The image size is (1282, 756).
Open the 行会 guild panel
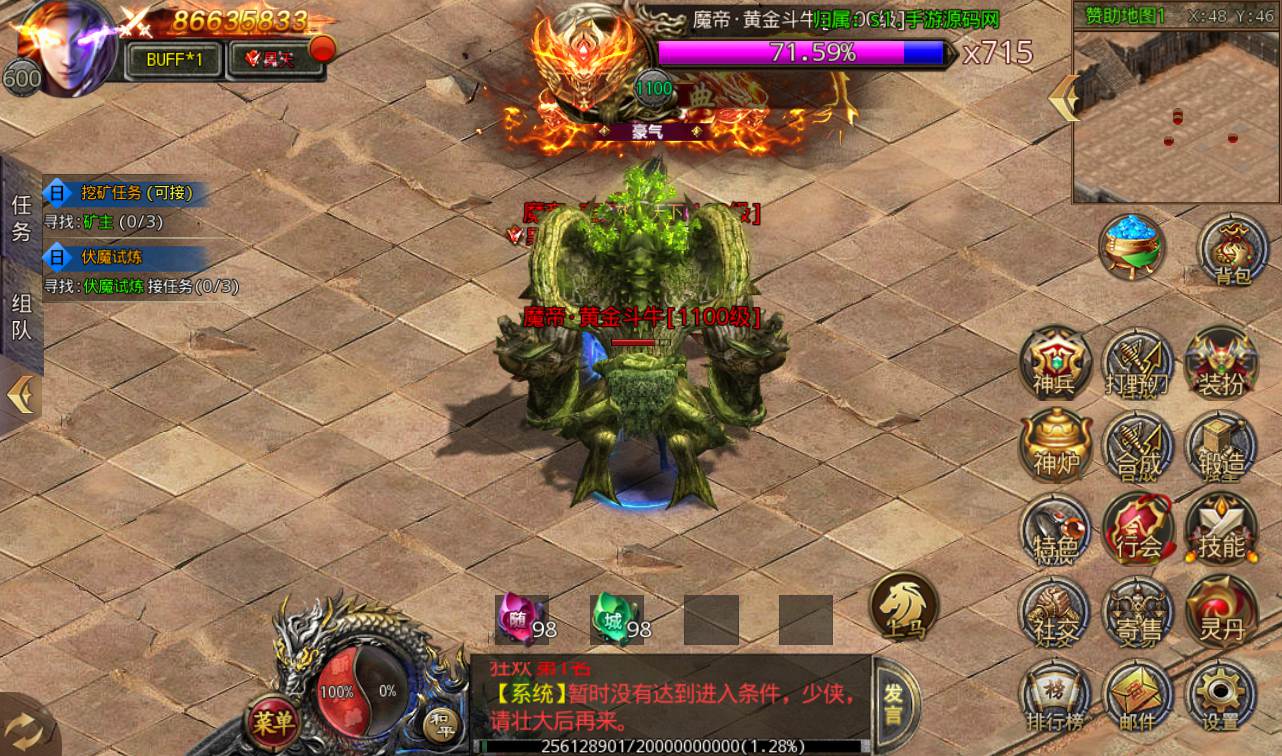(x=1138, y=528)
